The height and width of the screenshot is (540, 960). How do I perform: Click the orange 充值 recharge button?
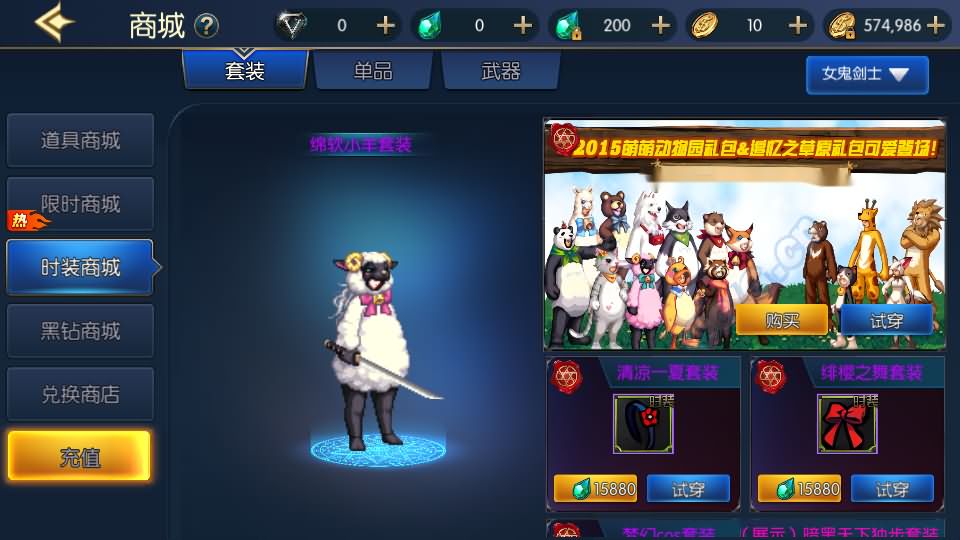point(79,457)
